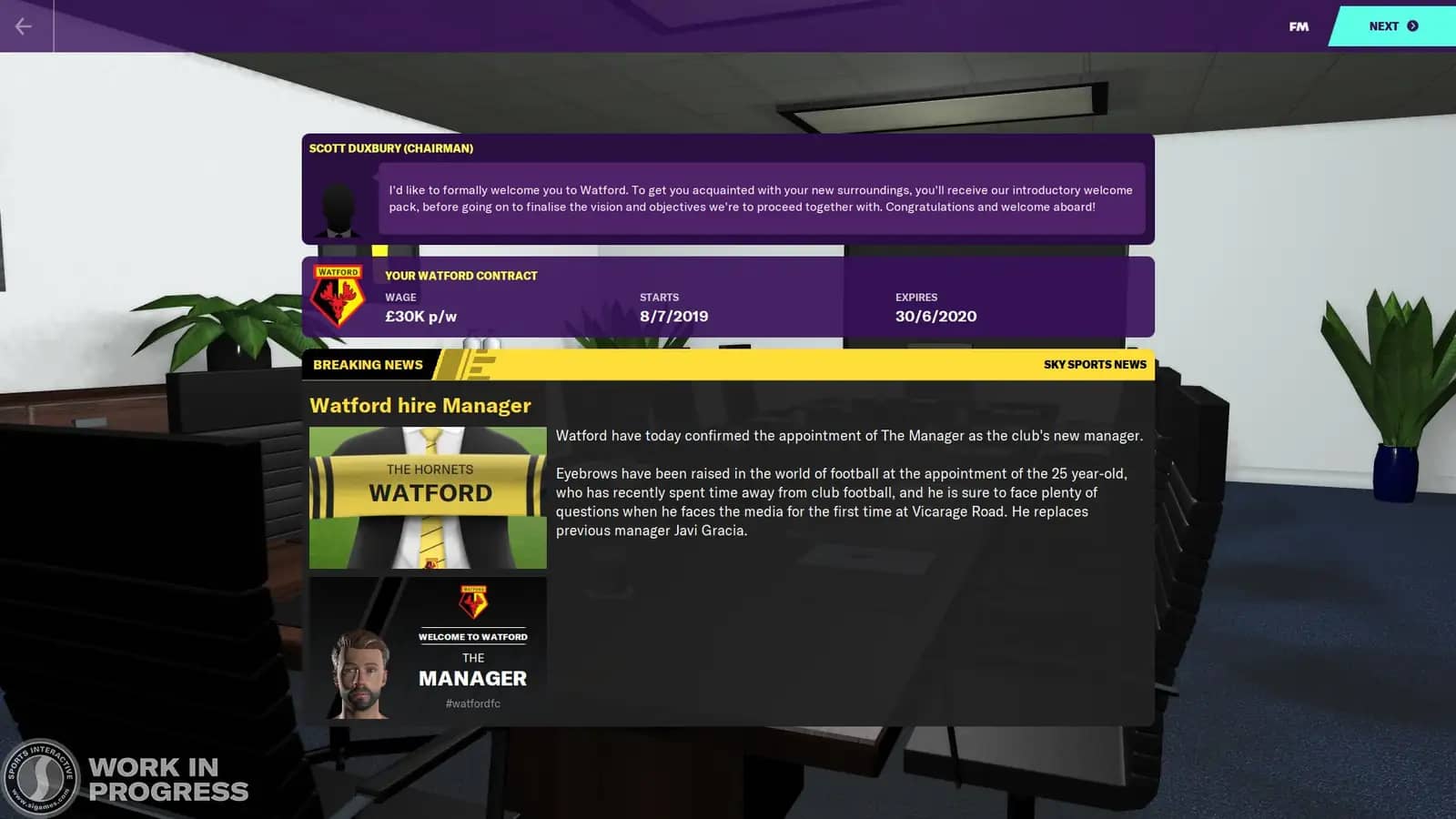Screen dimensions: 1456x819
Task: Click the NEXT button
Action: 1385,26
